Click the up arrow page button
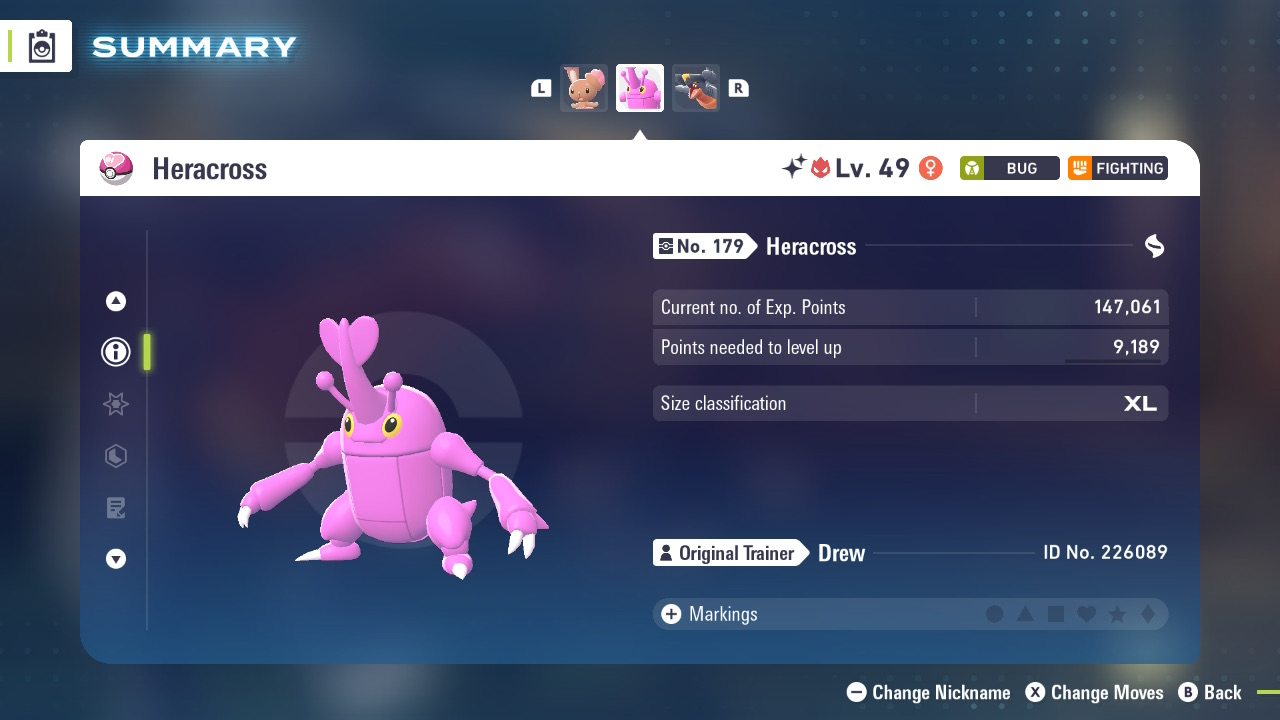This screenshot has height=720, width=1280. [116, 301]
